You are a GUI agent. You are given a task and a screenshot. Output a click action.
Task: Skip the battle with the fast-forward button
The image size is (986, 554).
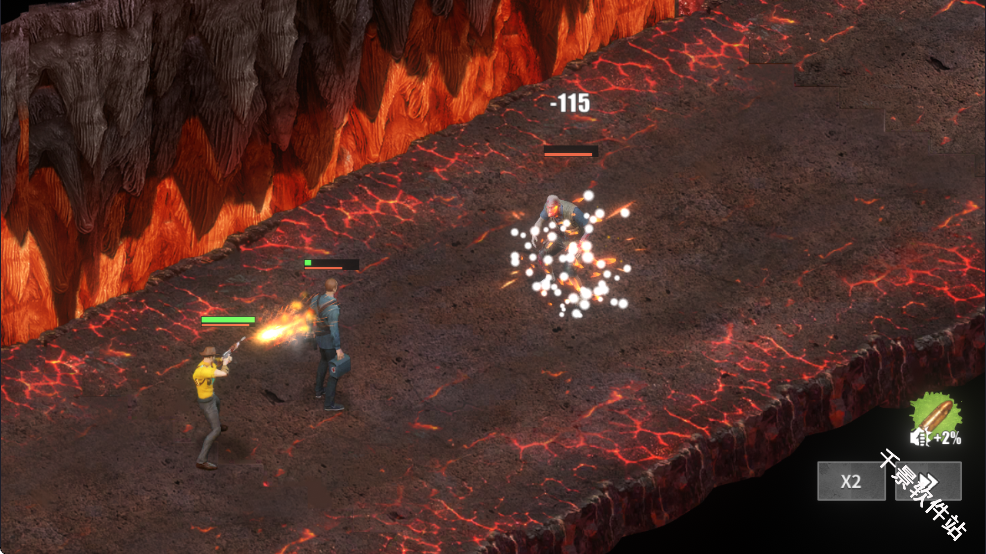pyautogui.click(x=927, y=481)
